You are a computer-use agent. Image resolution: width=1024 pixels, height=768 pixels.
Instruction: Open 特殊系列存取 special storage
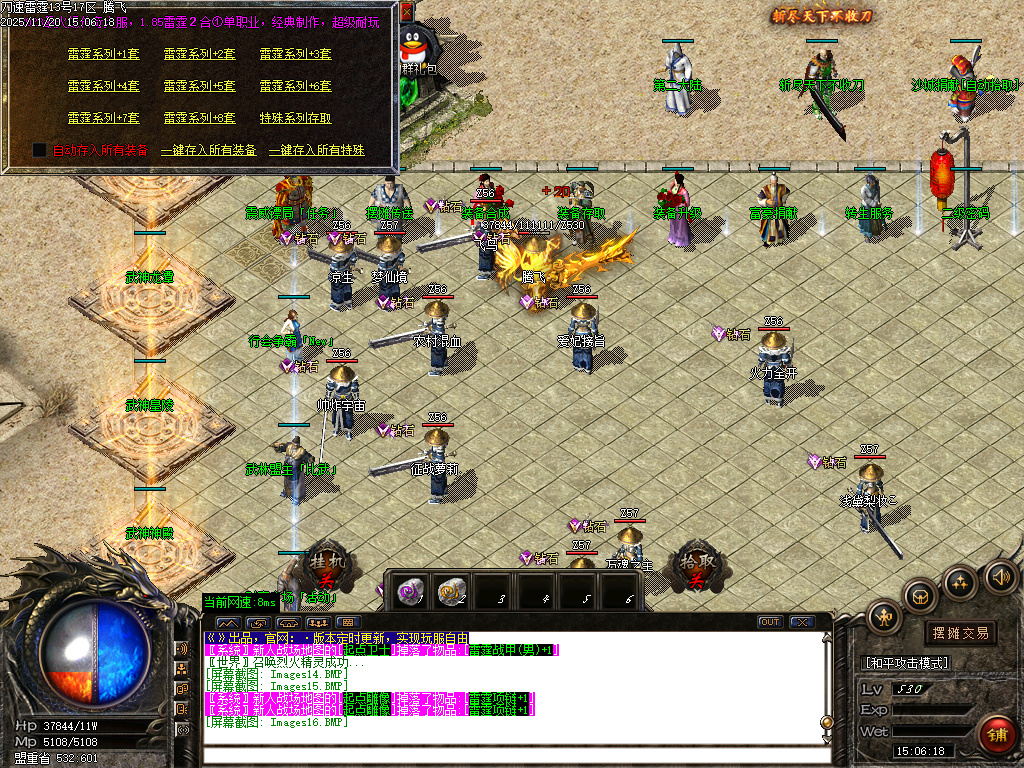tap(296, 118)
